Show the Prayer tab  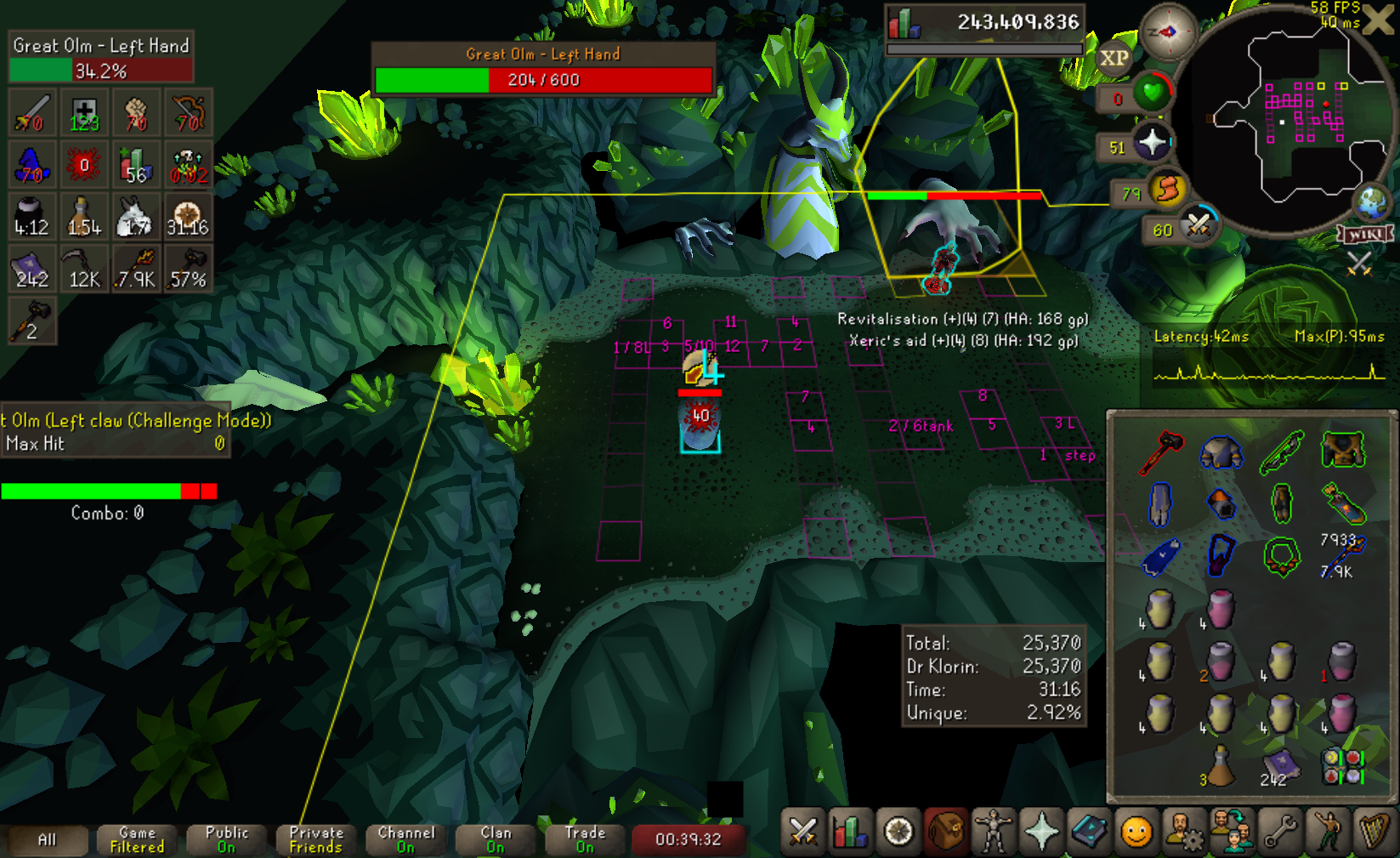pos(1041,832)
